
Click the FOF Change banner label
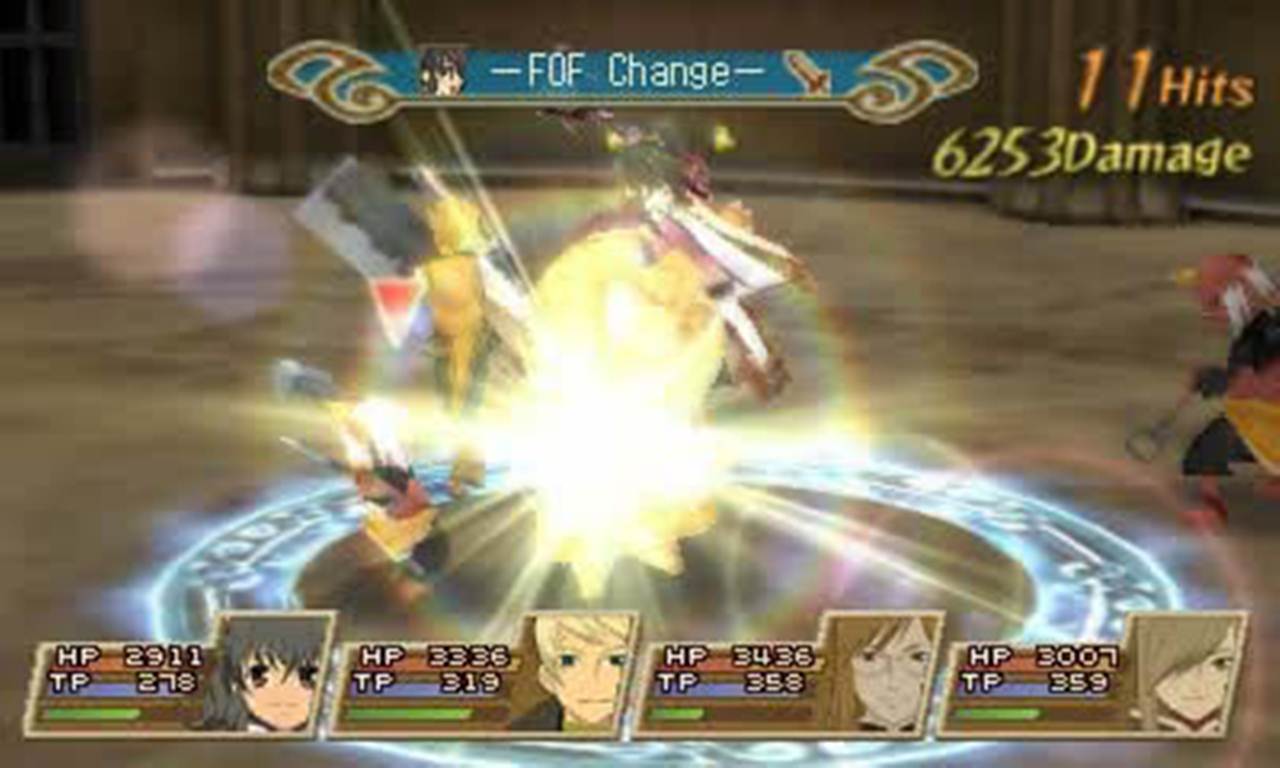(x=630, y=70)
